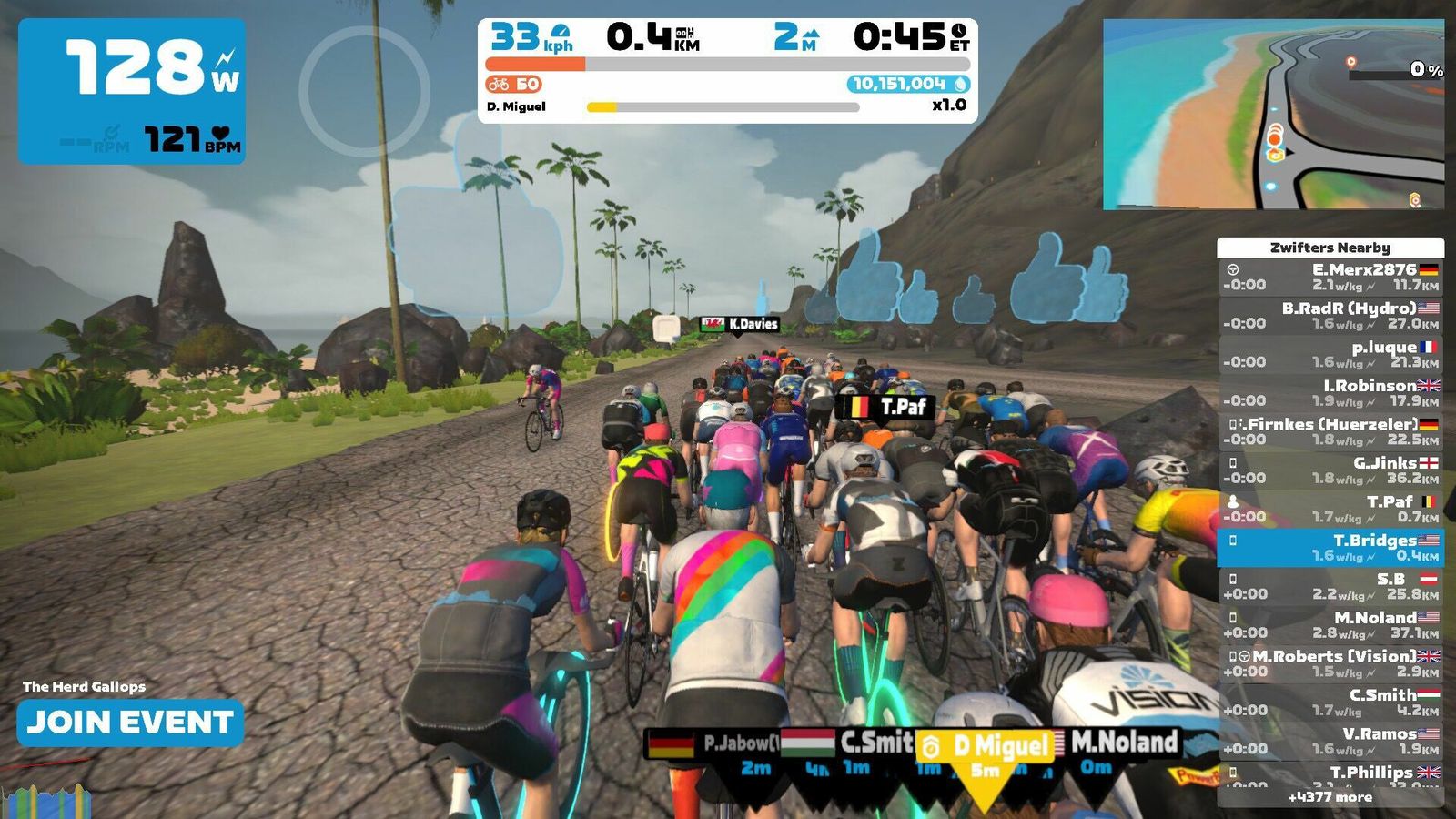
Task: Click the yellow D Miguel name tag
Action: point(987,746)
